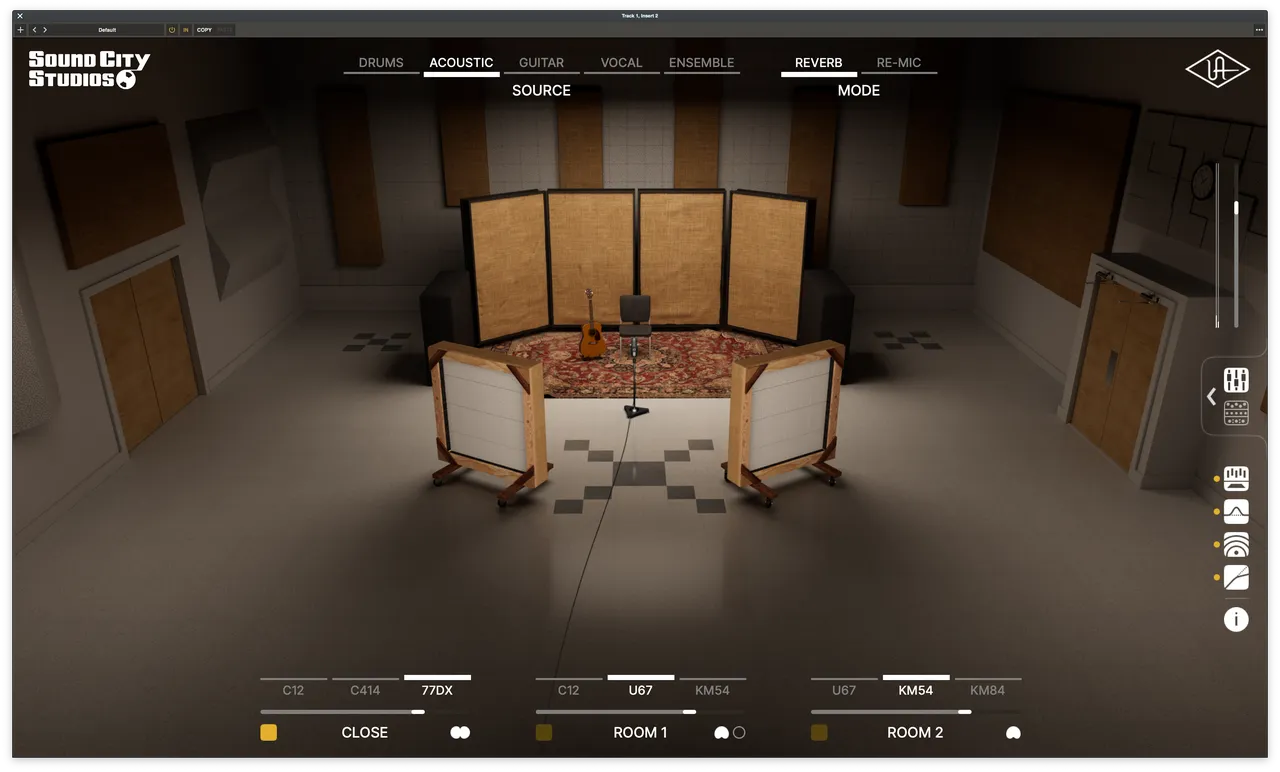Open the channel mixer panel

1236,380
